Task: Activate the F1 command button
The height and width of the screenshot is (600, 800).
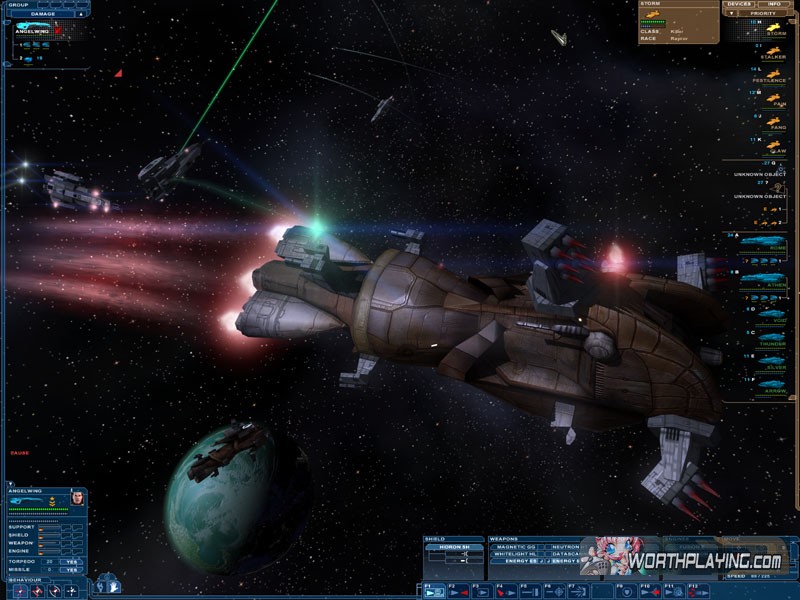Action: 433,591
